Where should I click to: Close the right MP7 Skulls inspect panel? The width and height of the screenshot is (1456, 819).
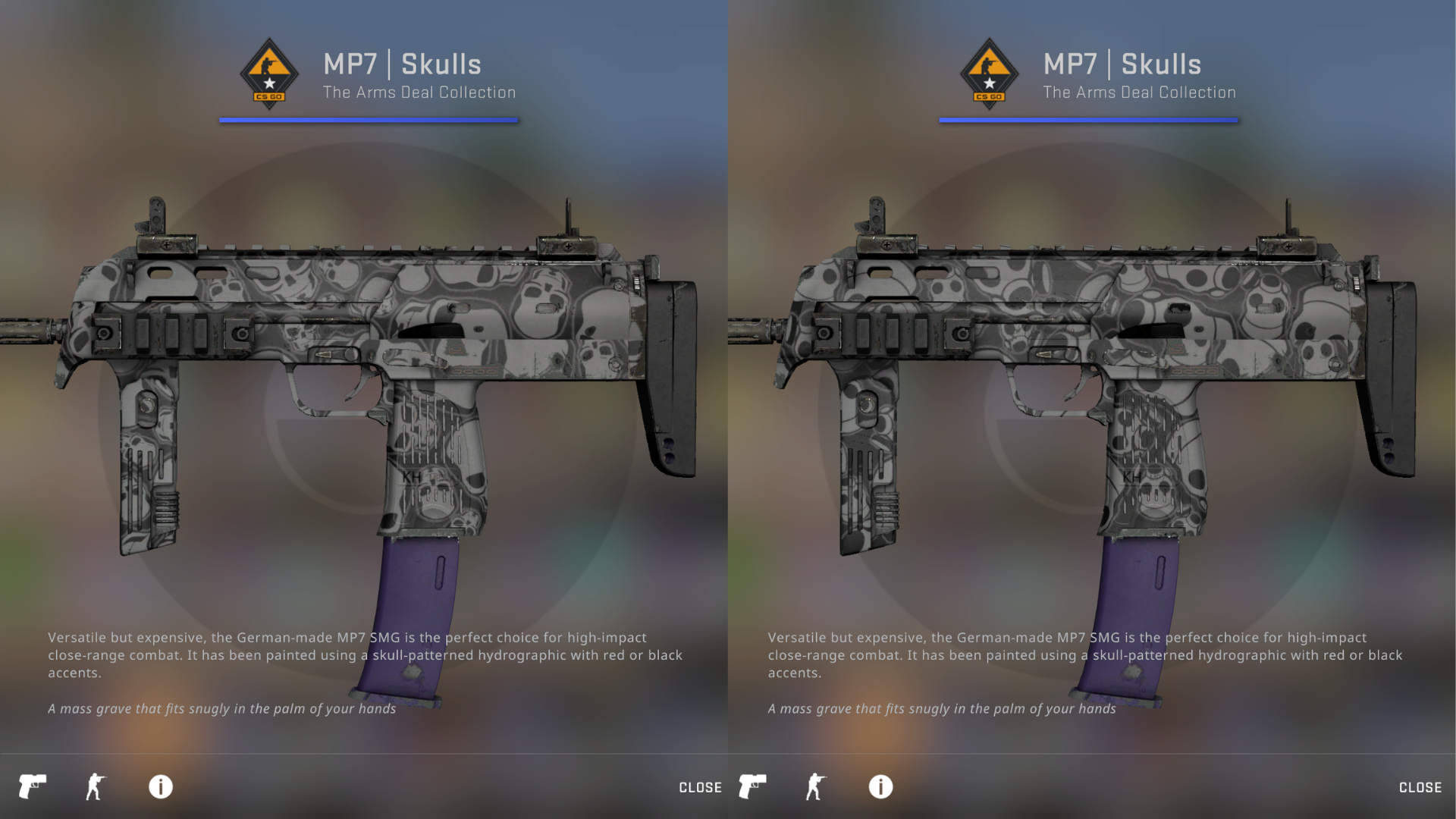pos(1420,787)
